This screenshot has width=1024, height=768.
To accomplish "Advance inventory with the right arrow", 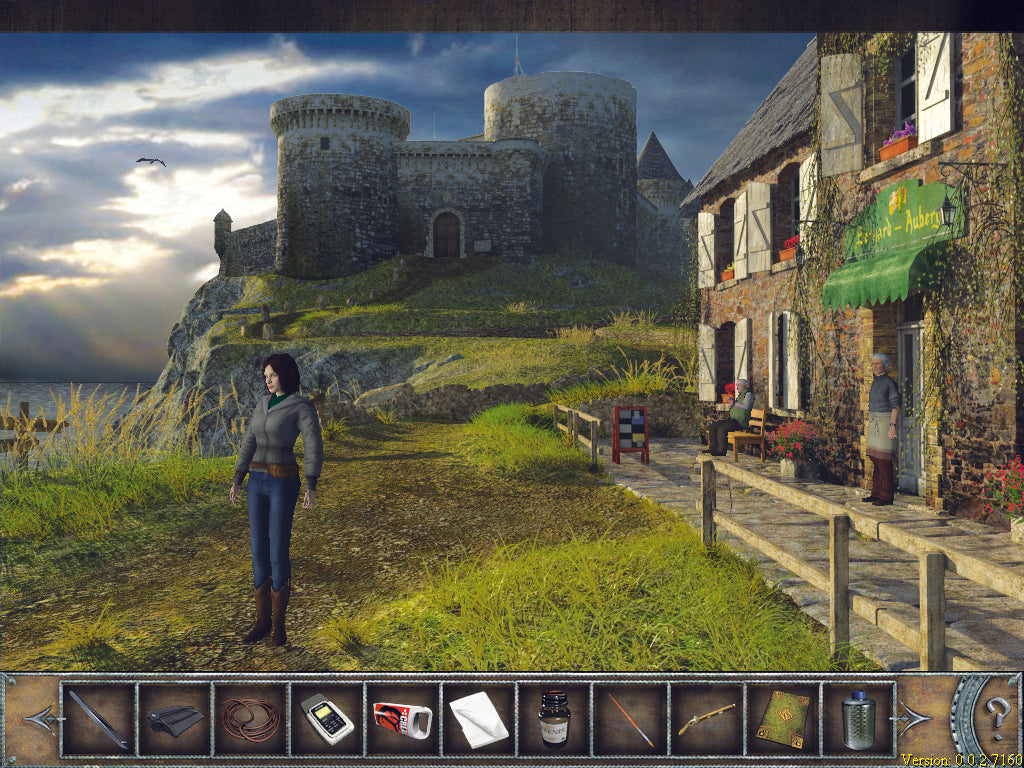I will 915,718.
